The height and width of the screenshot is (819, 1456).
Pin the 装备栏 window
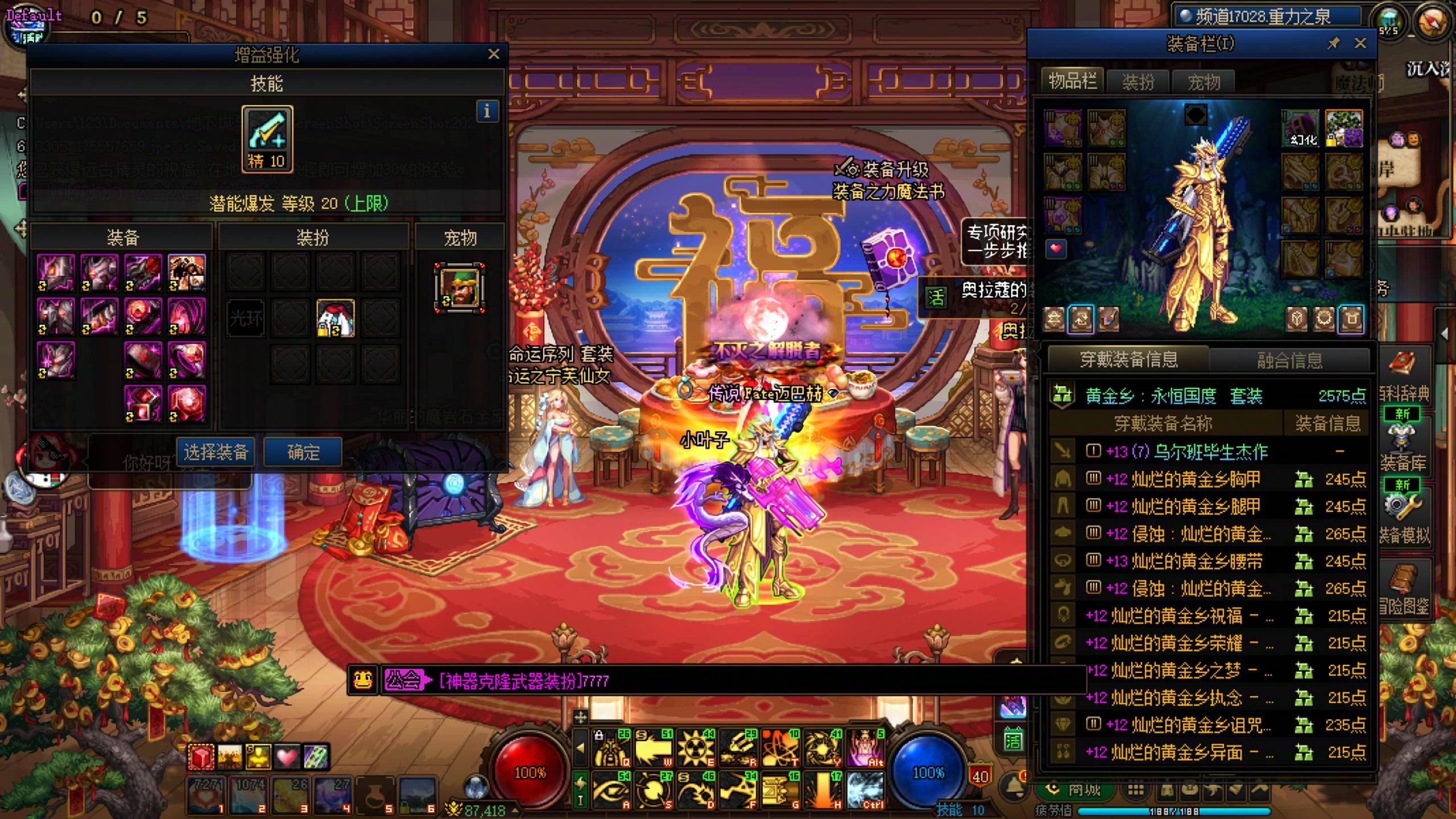tap(1333, 43)
